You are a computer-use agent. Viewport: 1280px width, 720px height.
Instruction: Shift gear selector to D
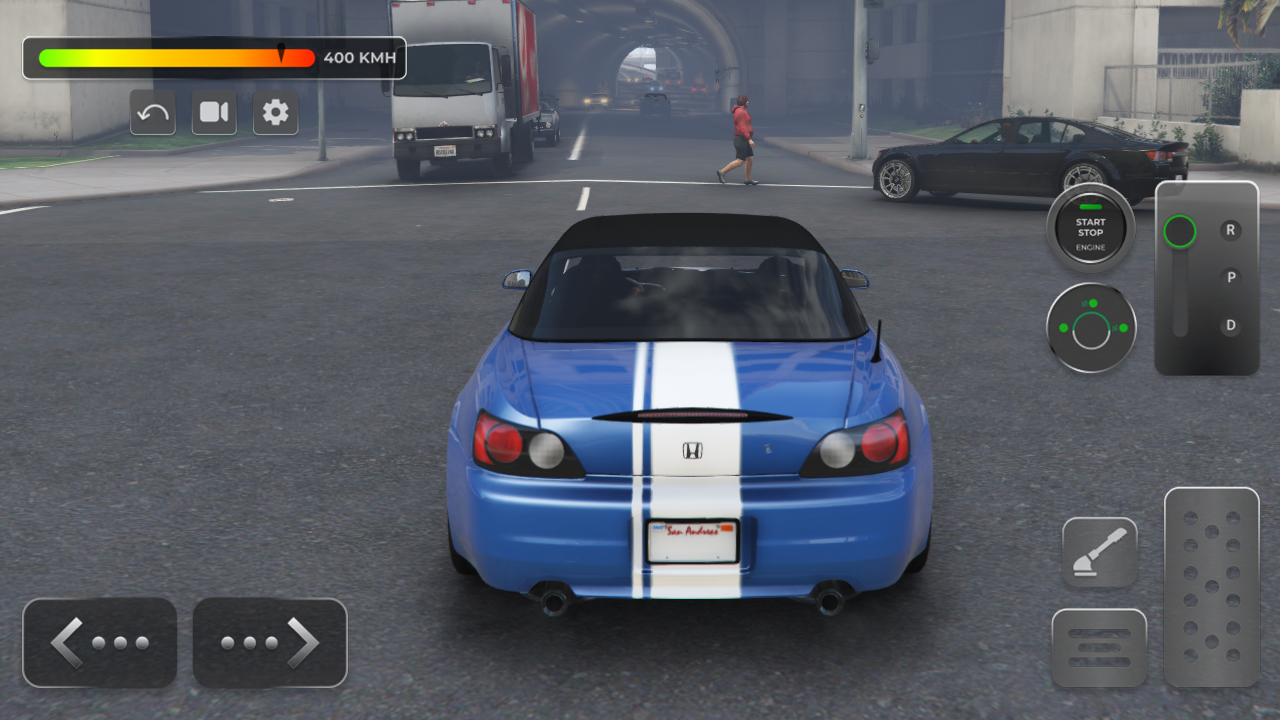(1231, 326)
